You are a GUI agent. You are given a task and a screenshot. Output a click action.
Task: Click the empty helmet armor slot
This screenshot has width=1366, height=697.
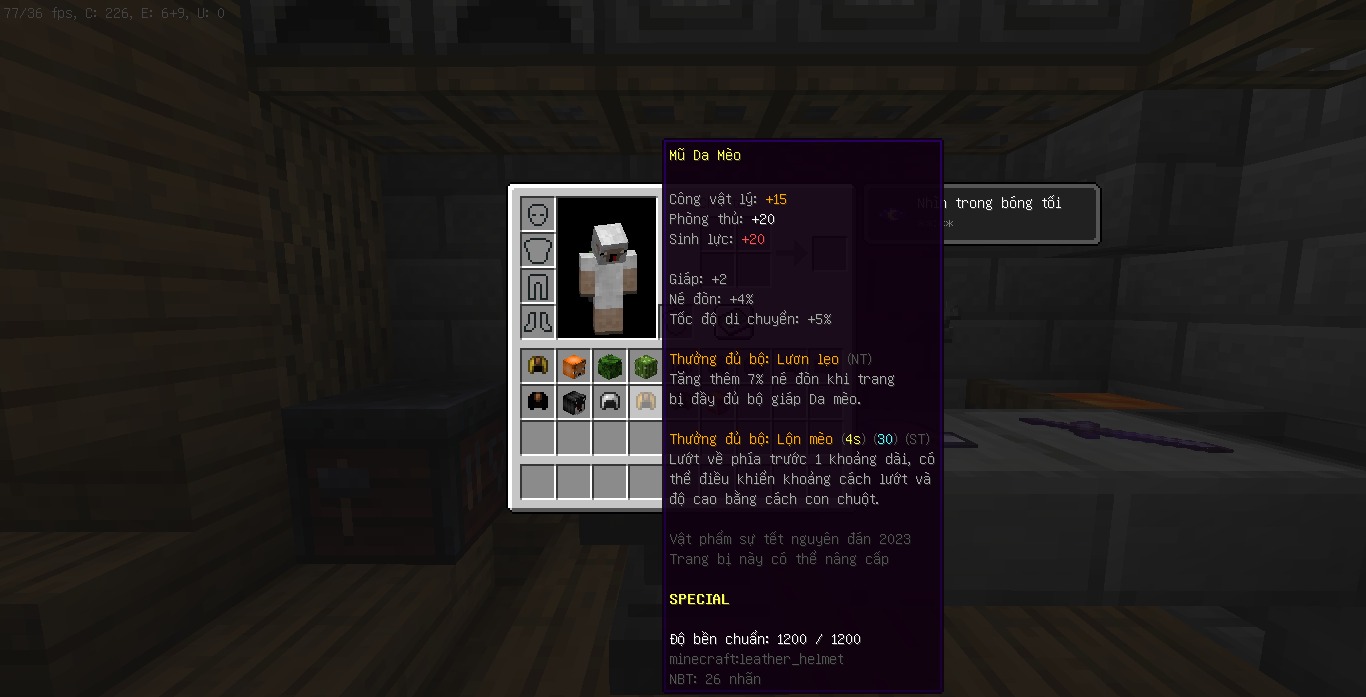pos(538,214)
